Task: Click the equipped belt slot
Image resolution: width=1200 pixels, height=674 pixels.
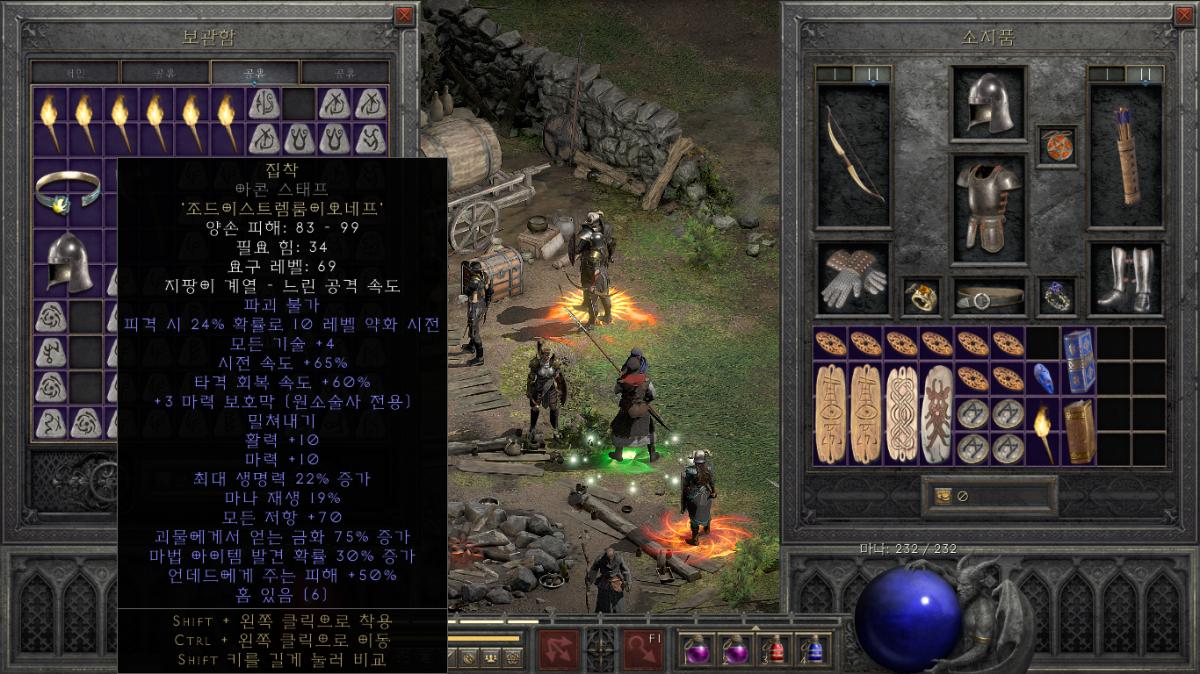Action: [988, 296]
